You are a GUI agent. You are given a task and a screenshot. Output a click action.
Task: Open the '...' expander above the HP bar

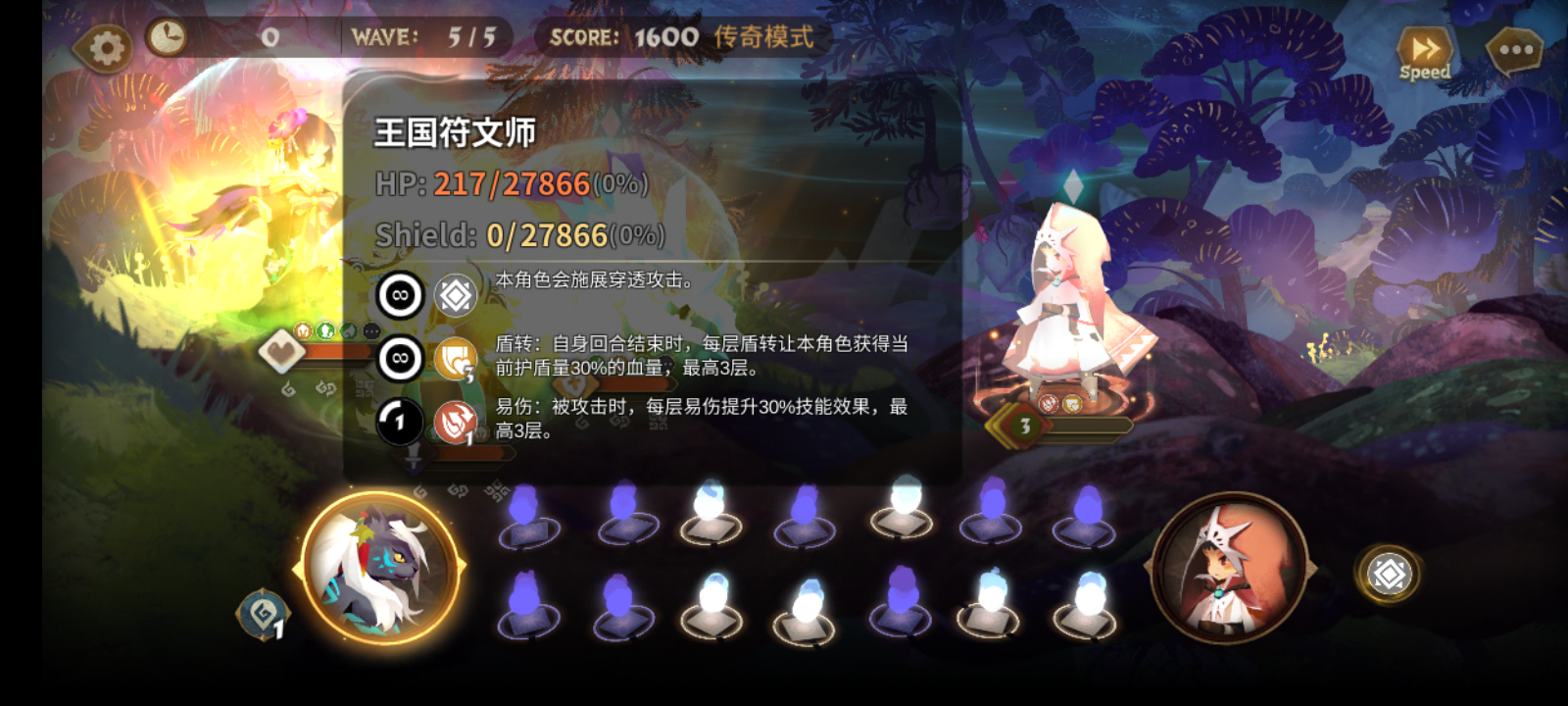[x=370, y=329]
